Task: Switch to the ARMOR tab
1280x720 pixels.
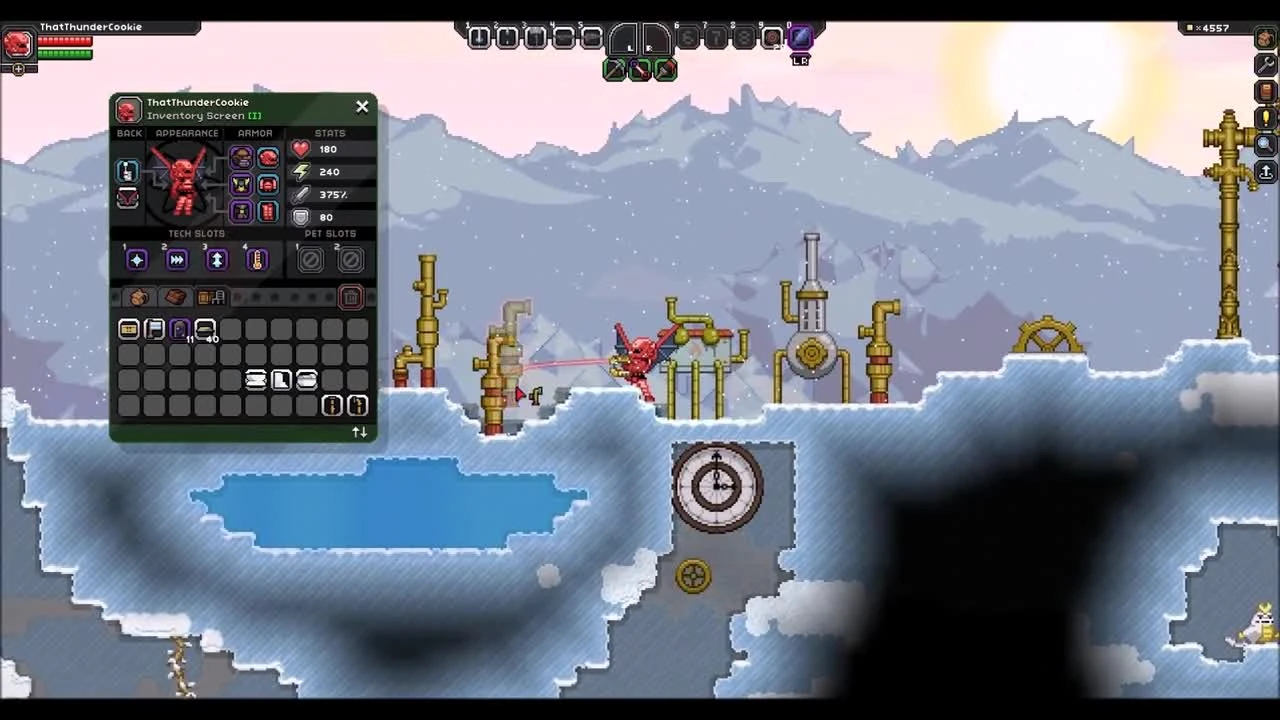Action: (x=255, y=133)
